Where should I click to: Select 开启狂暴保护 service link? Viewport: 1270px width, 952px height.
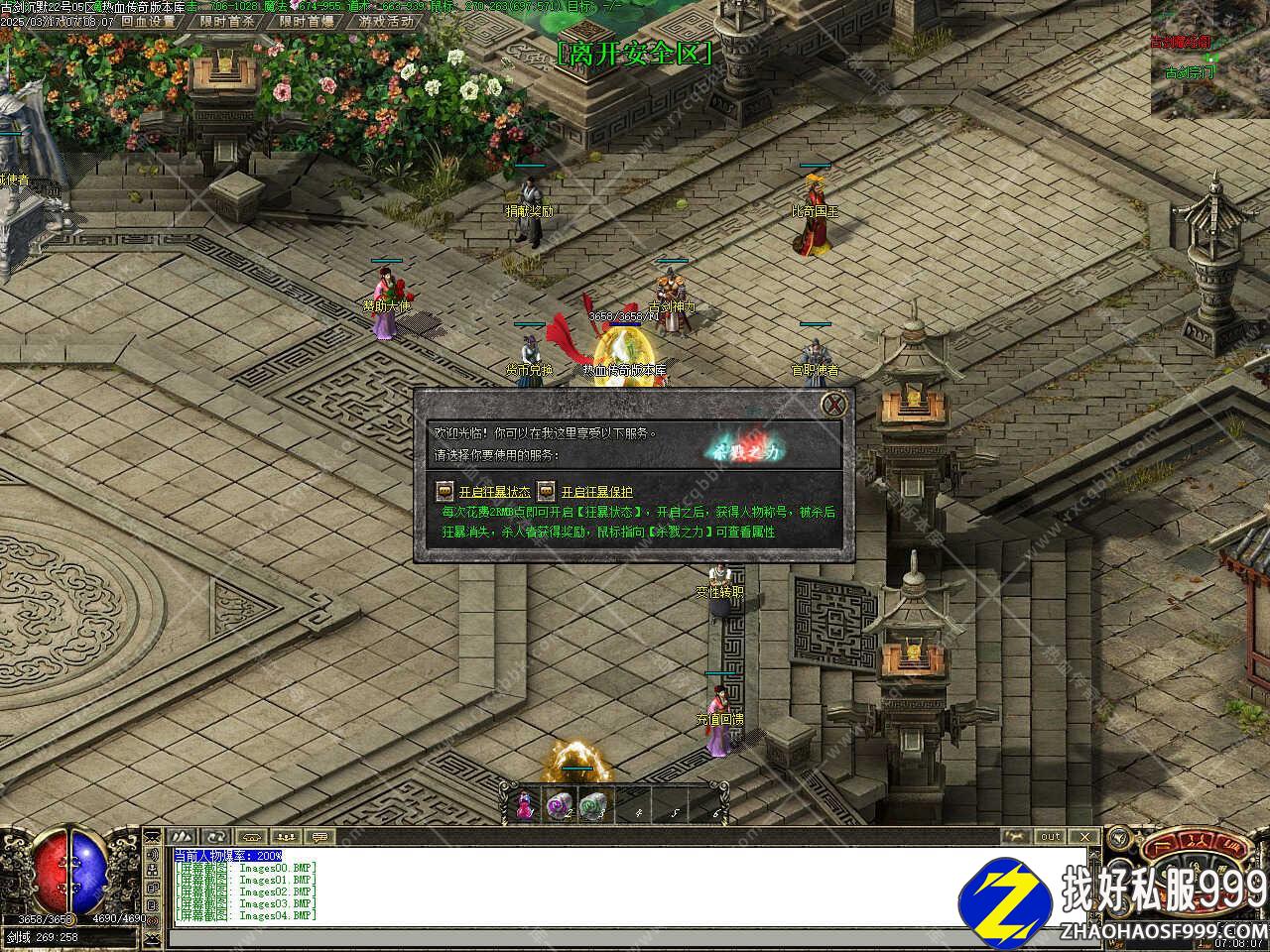tap(596, 492)
